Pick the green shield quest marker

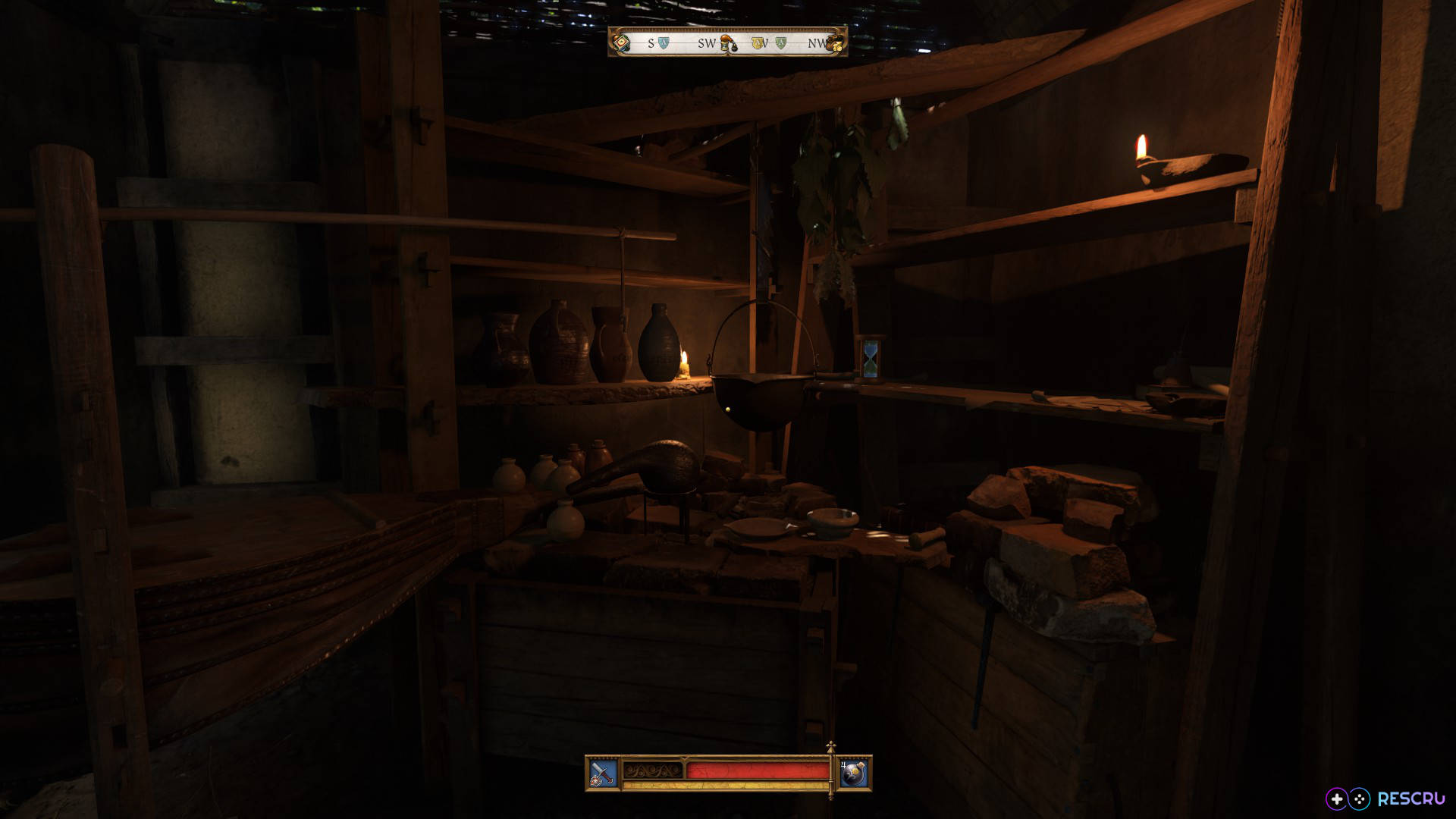tap(781, 43)
